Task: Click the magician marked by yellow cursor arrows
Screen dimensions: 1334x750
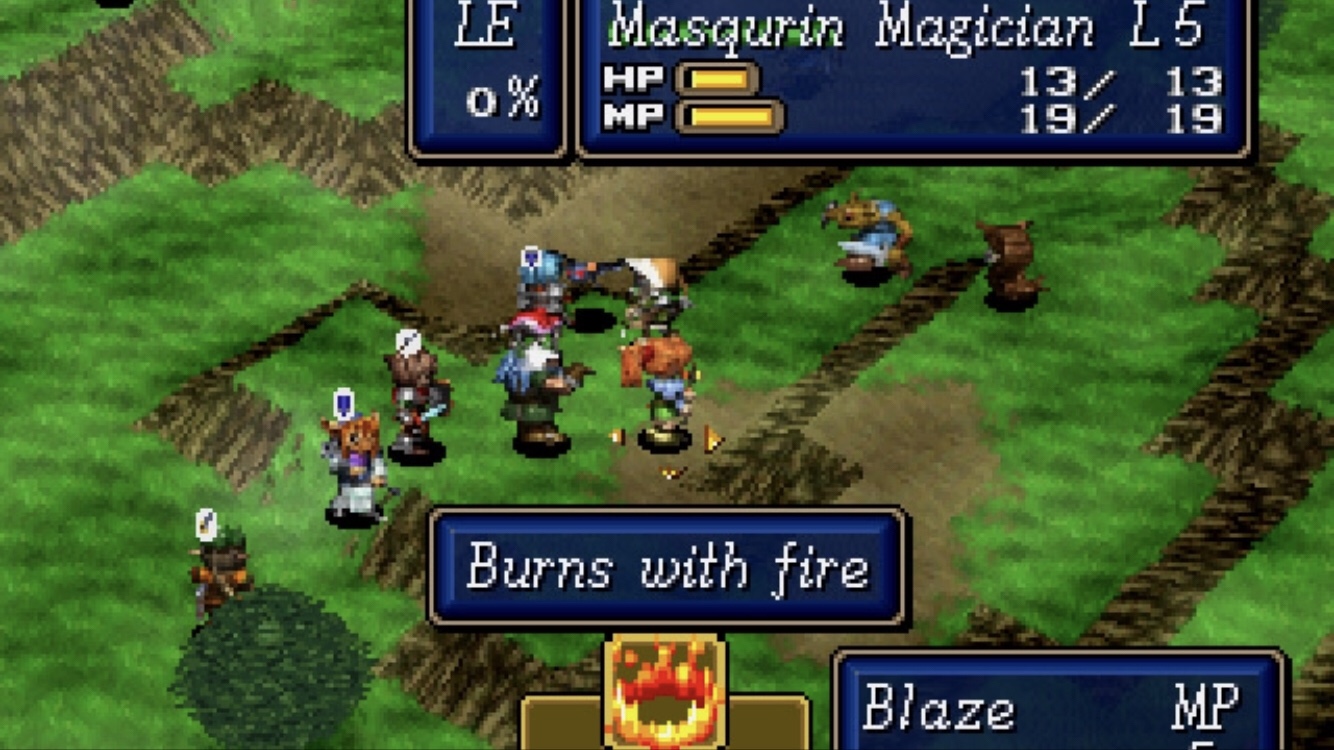Action: pyautogui.click(x=662, y=390)
